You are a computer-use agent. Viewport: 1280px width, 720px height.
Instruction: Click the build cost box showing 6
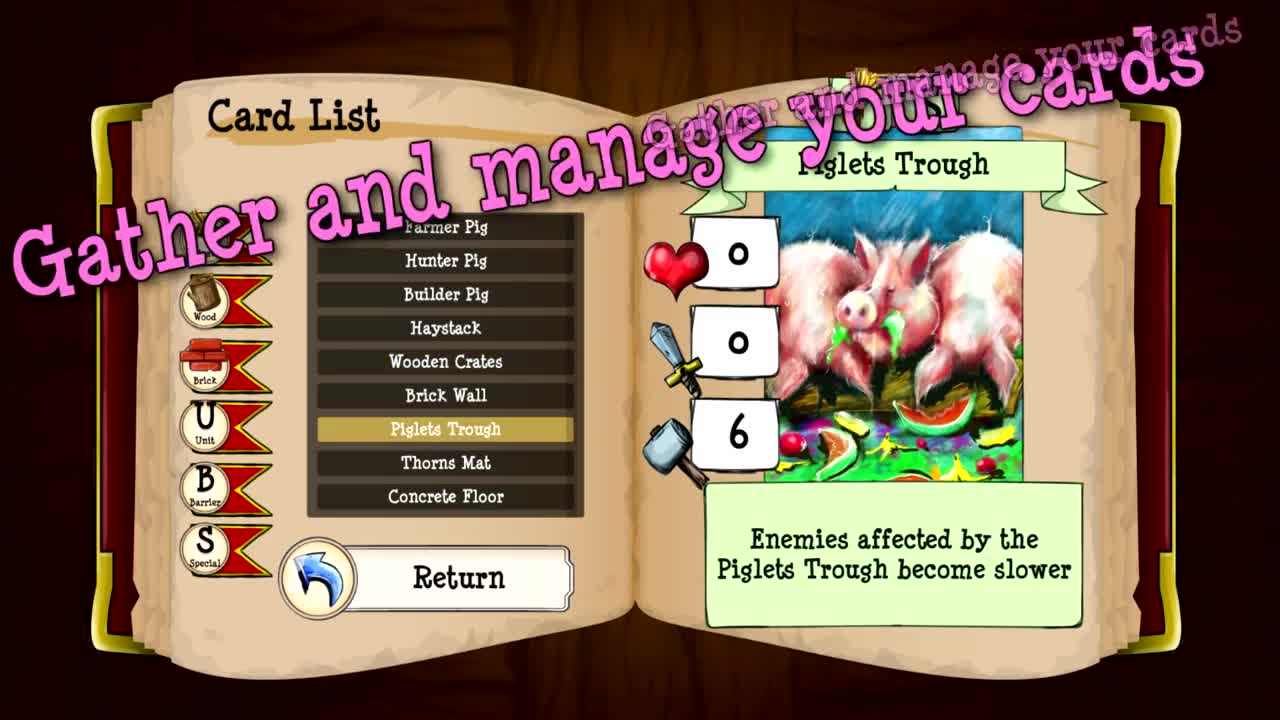[736, 432]
